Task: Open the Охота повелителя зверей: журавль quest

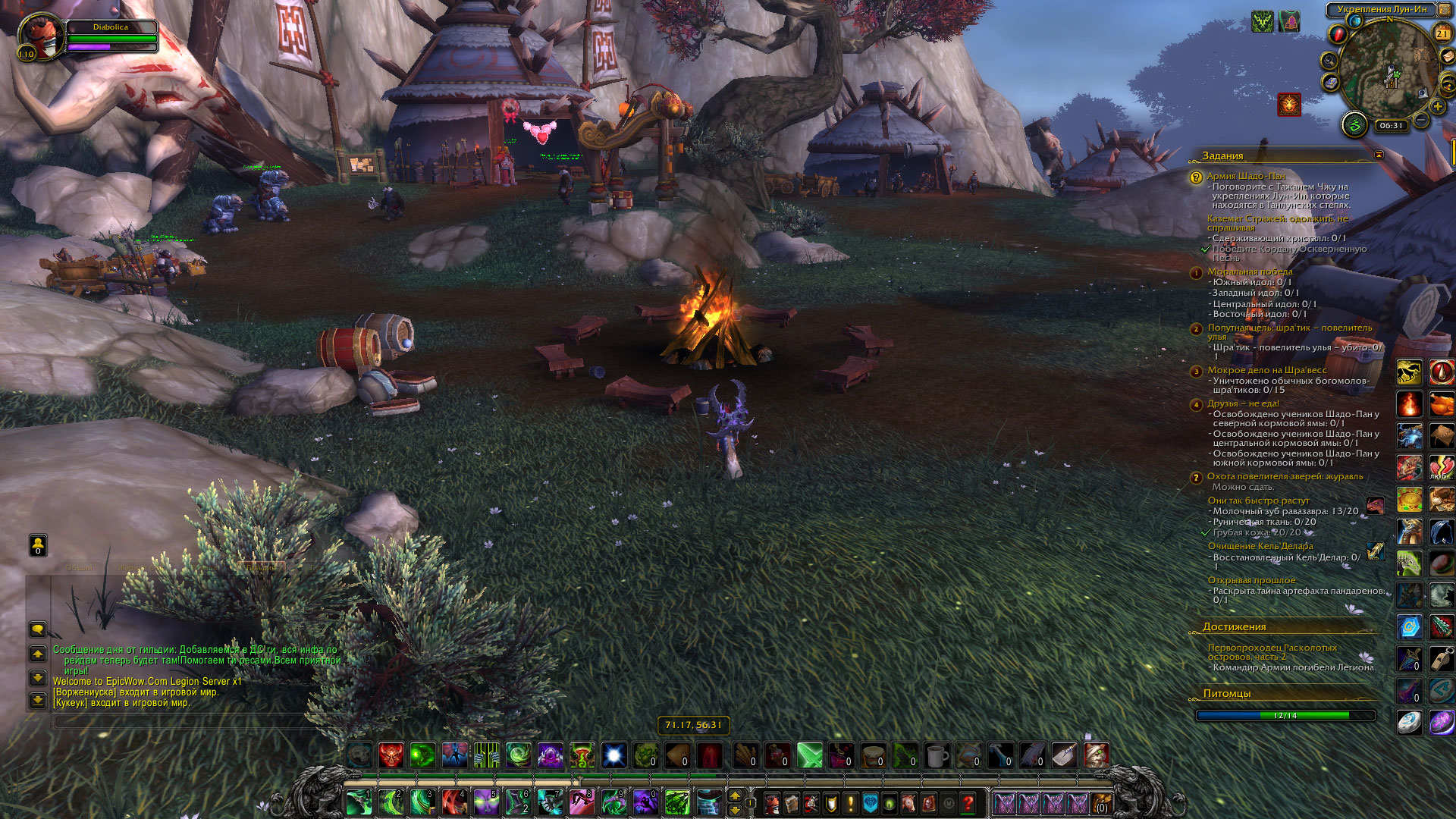Action: (x=1285, y=476)
